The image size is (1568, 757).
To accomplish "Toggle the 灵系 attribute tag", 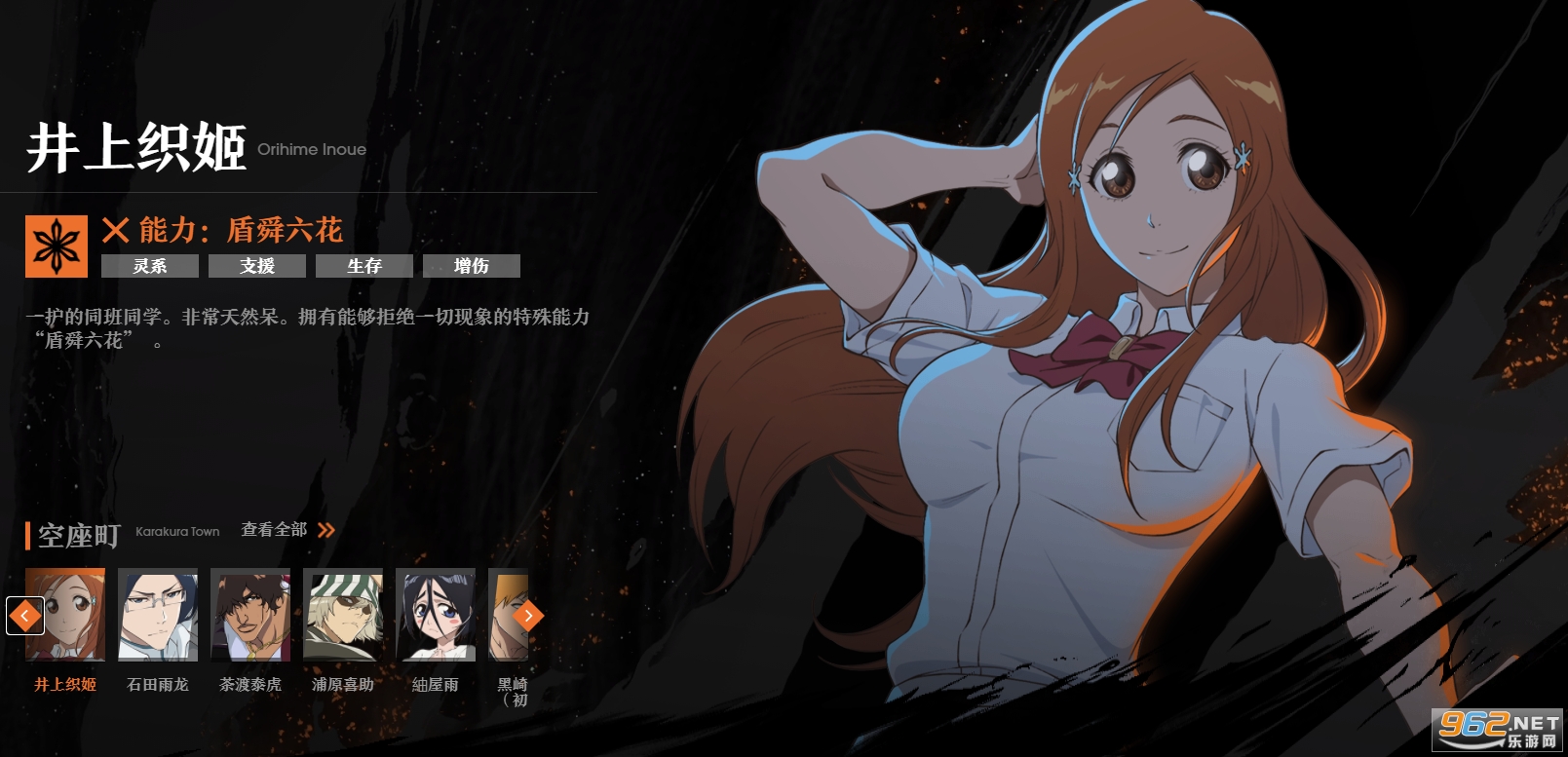I will (x=150, y=266).
